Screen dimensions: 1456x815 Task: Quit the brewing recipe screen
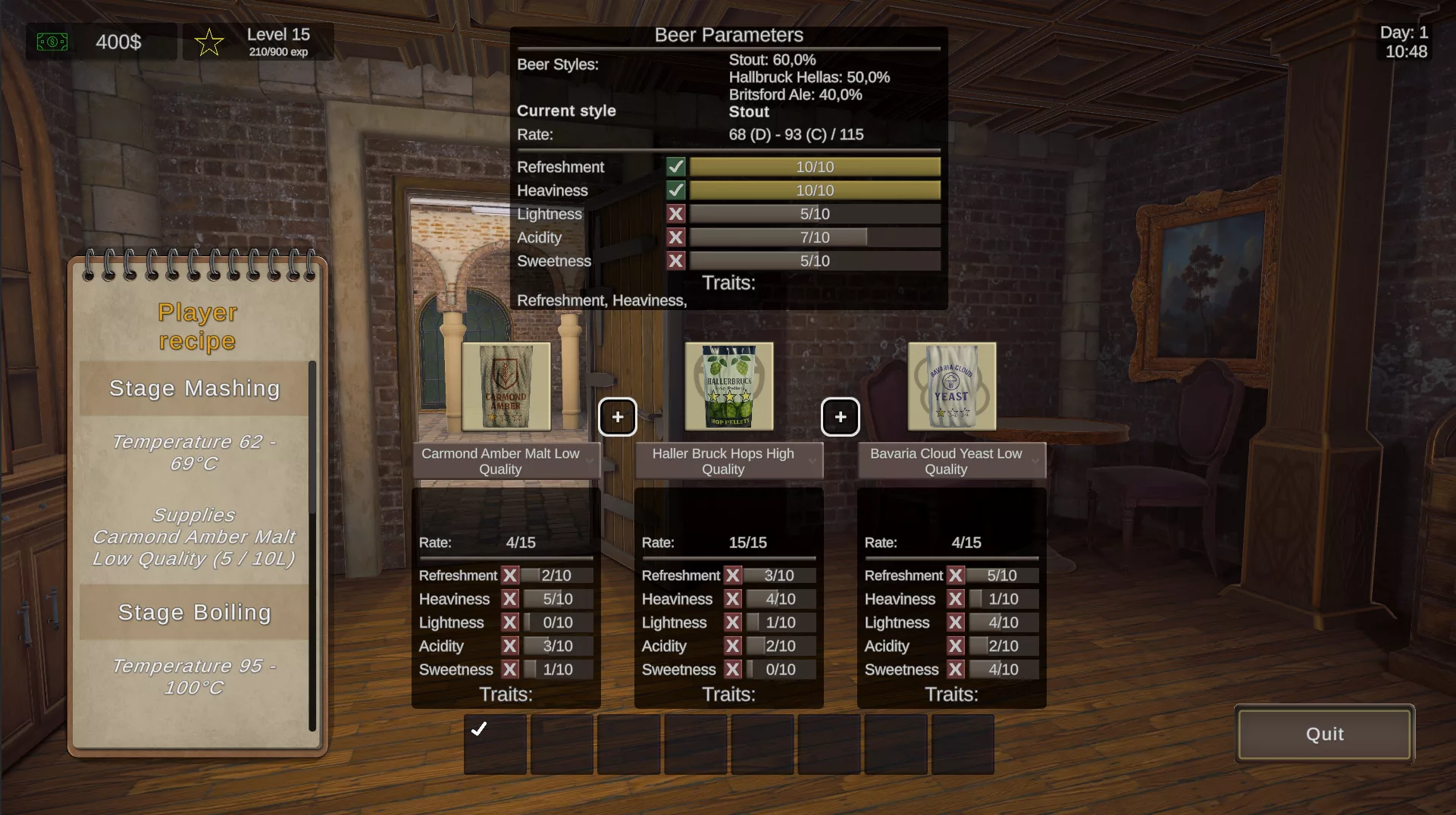click(1324, 734)
